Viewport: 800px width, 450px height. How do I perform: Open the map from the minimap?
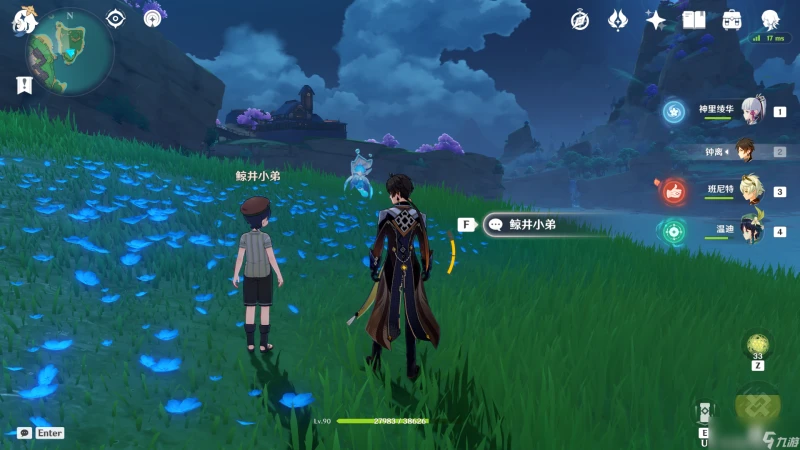(x=71, y=50)
